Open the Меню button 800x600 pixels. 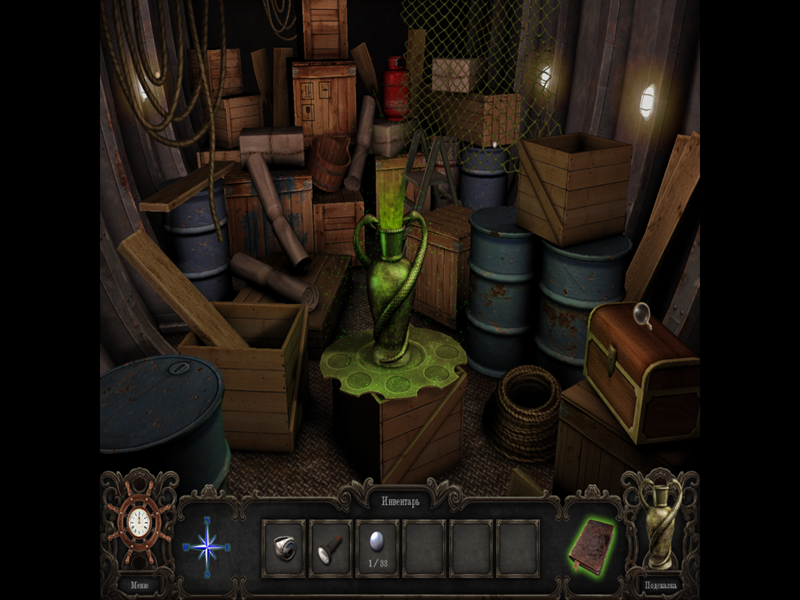click(139, 585)
